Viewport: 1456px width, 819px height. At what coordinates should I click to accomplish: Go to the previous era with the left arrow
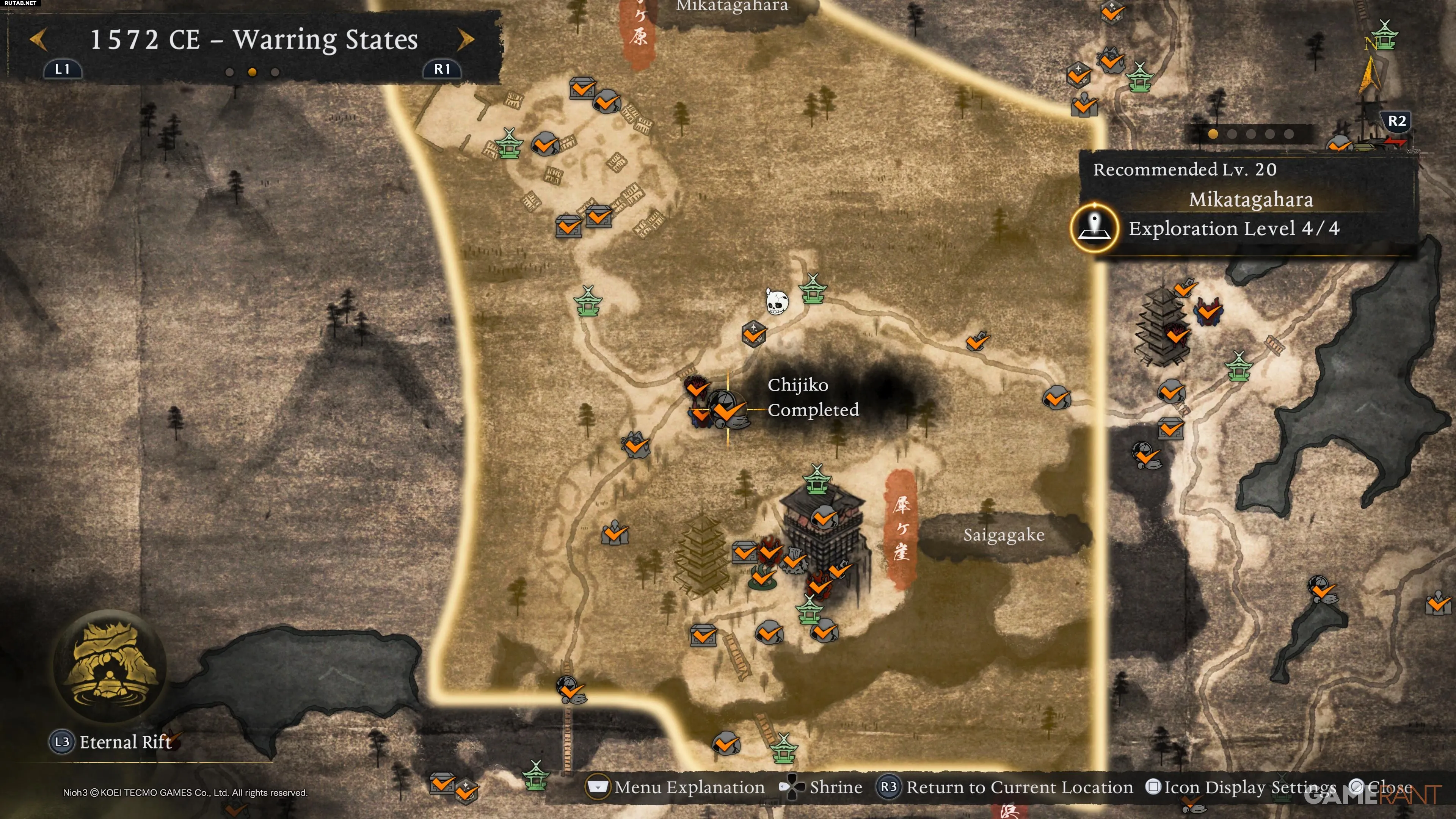pos(38,39)
